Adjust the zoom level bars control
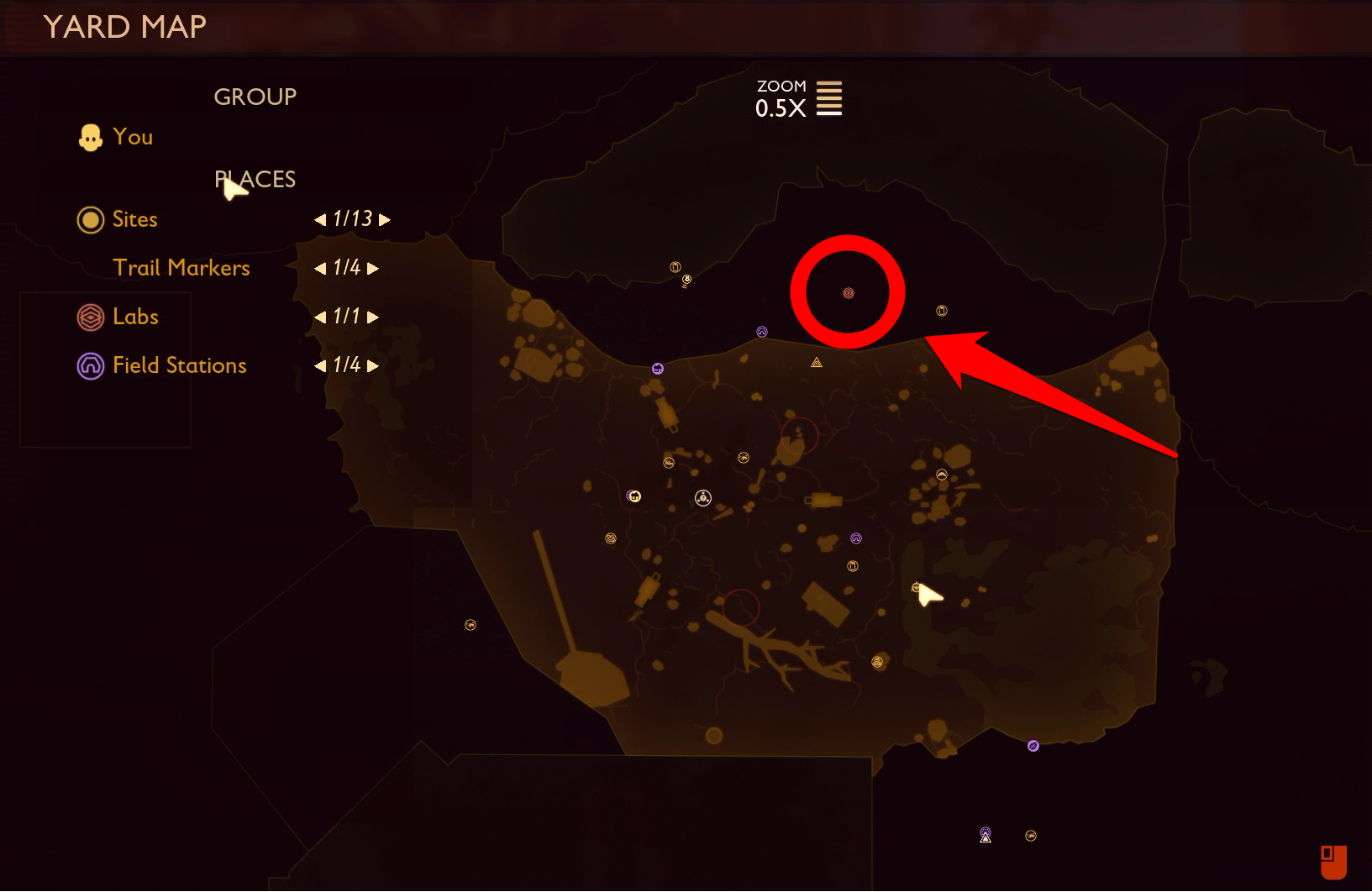Viewport: 1372px width, 892px height. 830,99
